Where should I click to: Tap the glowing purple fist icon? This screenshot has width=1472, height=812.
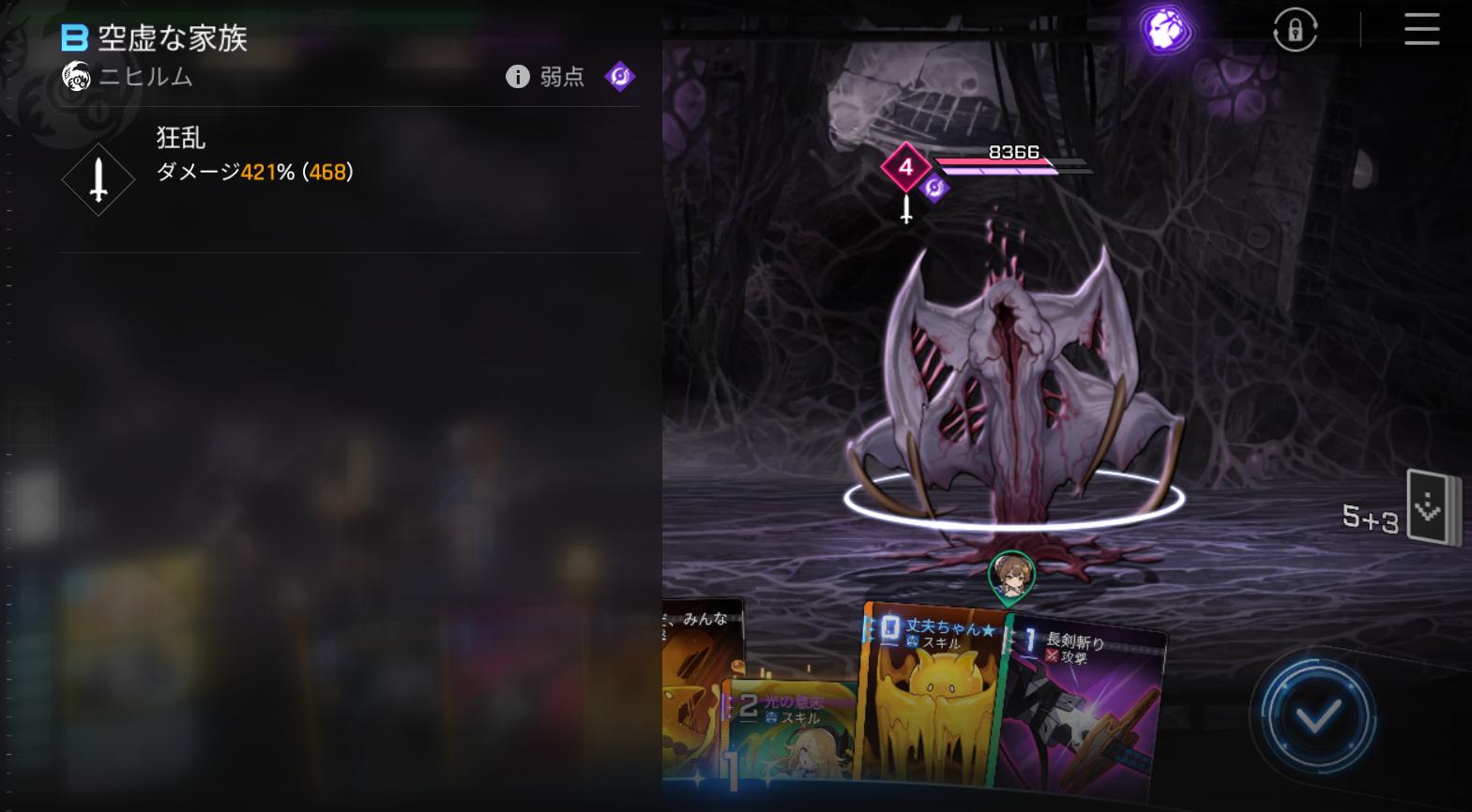pyautogui.click(x=1166, y=29)
